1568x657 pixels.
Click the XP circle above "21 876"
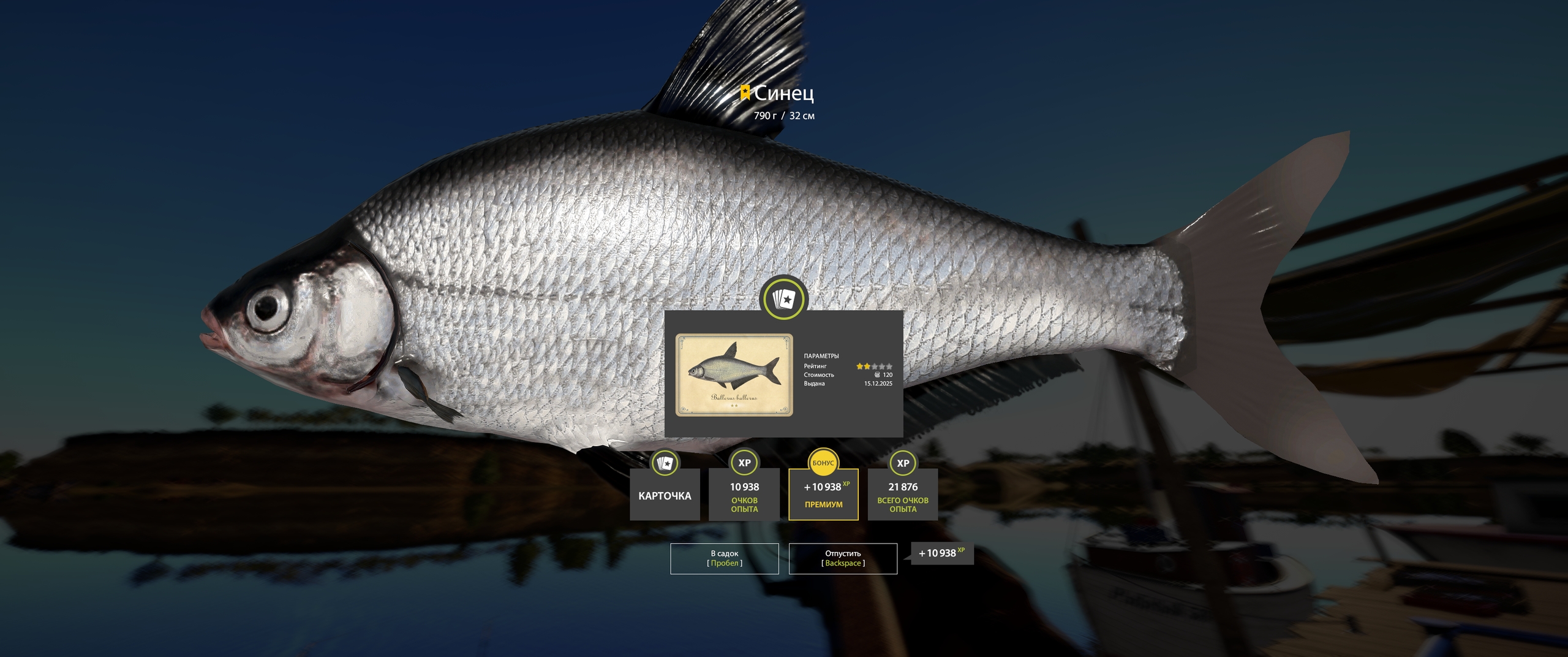point(902,464)
